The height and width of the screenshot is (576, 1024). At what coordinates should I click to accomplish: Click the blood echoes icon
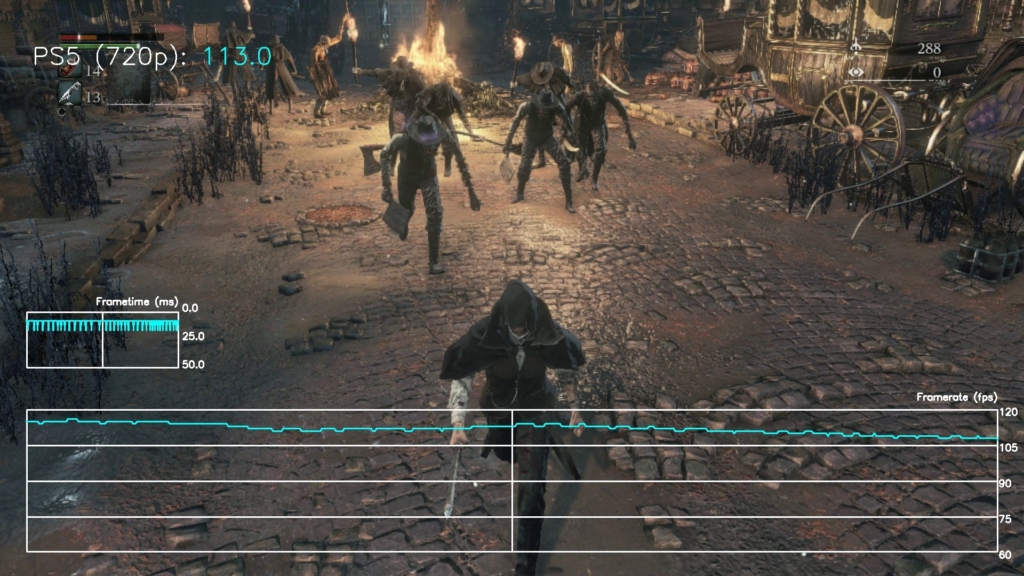point(856,48)
